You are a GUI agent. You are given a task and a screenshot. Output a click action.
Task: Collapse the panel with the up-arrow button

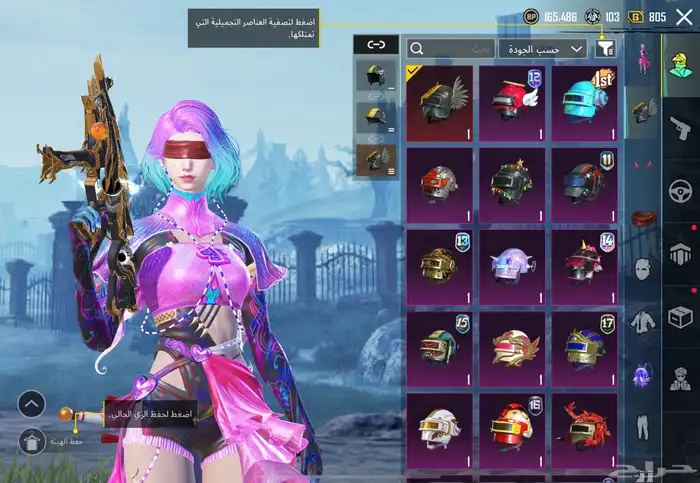click(31, 404)
